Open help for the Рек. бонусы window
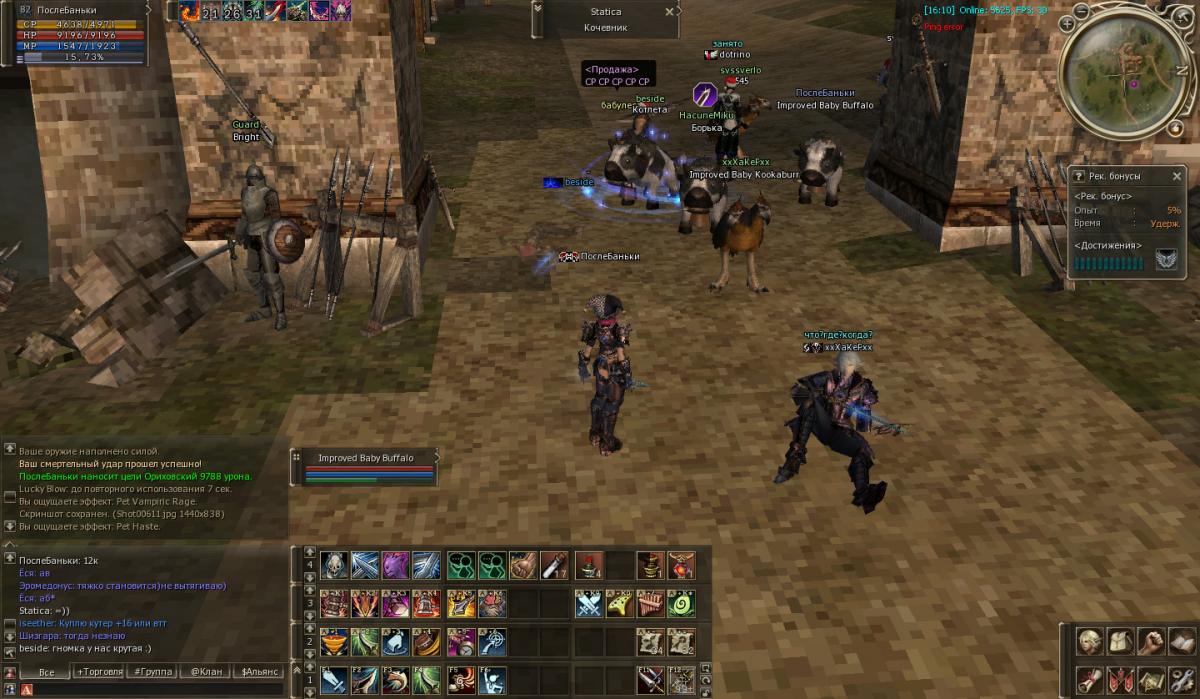 [1079, 176]
